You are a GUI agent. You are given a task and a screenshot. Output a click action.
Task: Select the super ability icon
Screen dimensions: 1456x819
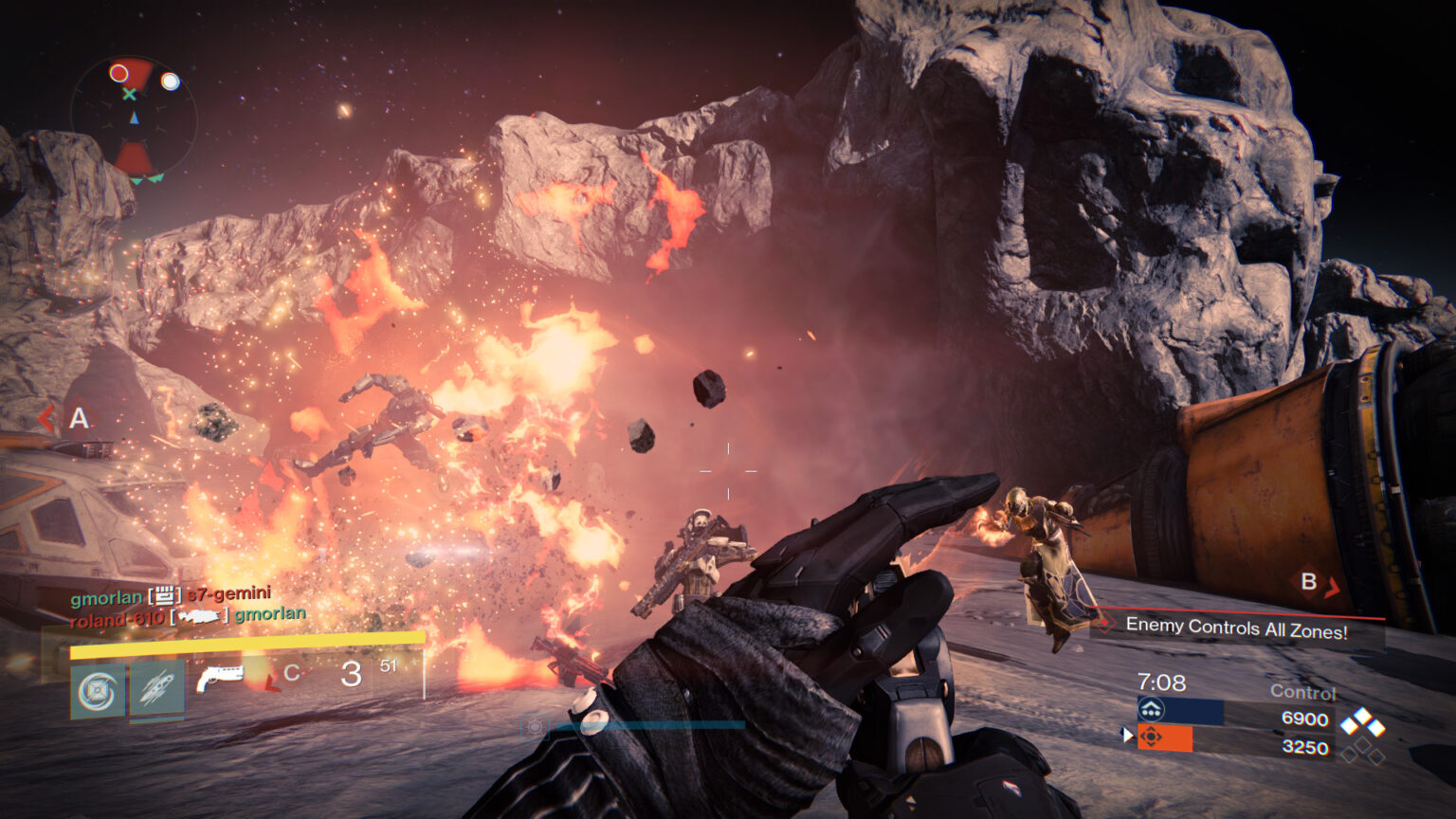(98, 687)
